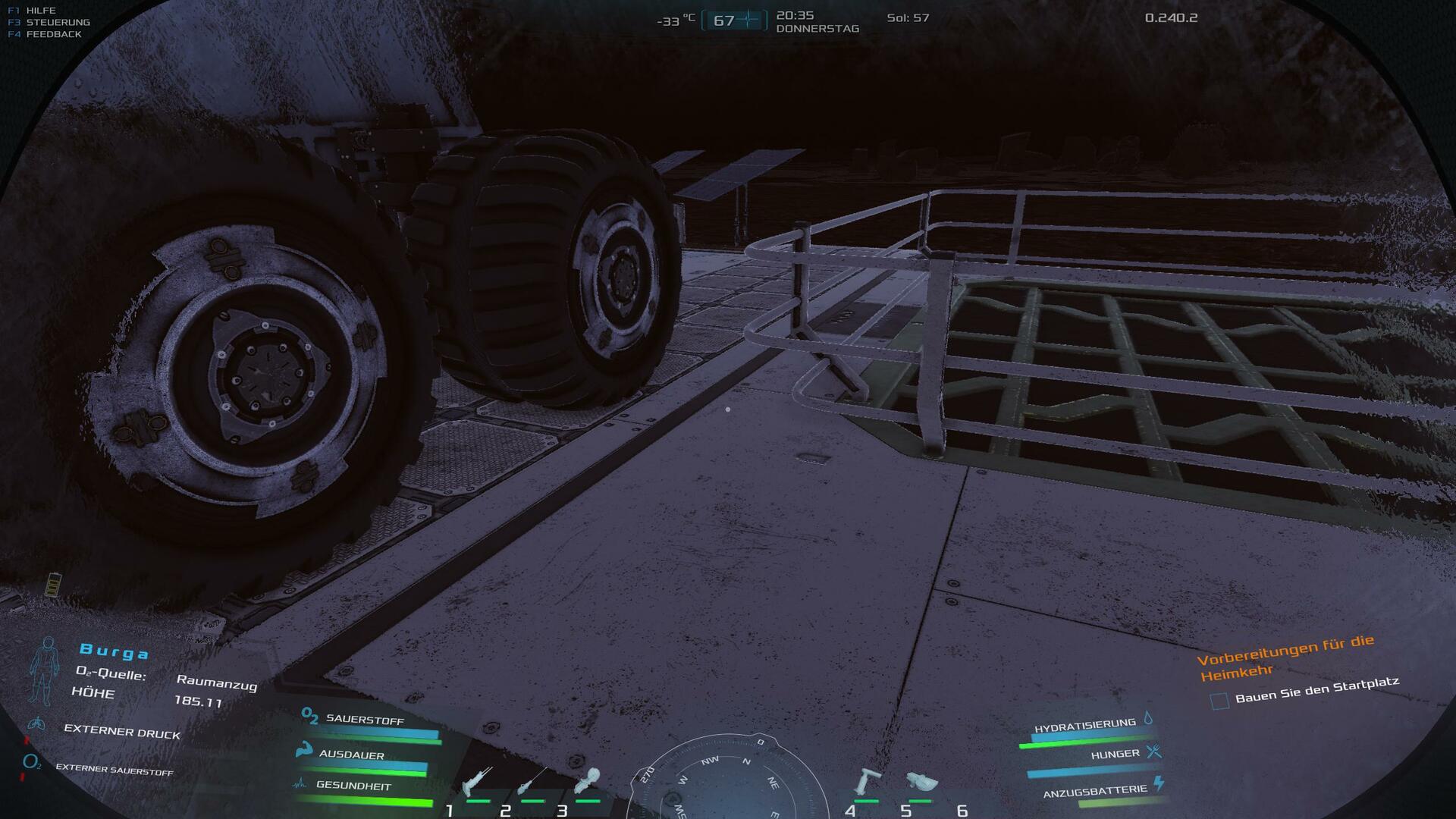
Task: Open the 'Vorbereitungen für die Heimkehr' quest tracker
Action: pyautogui.click(x=1286, y=657)
